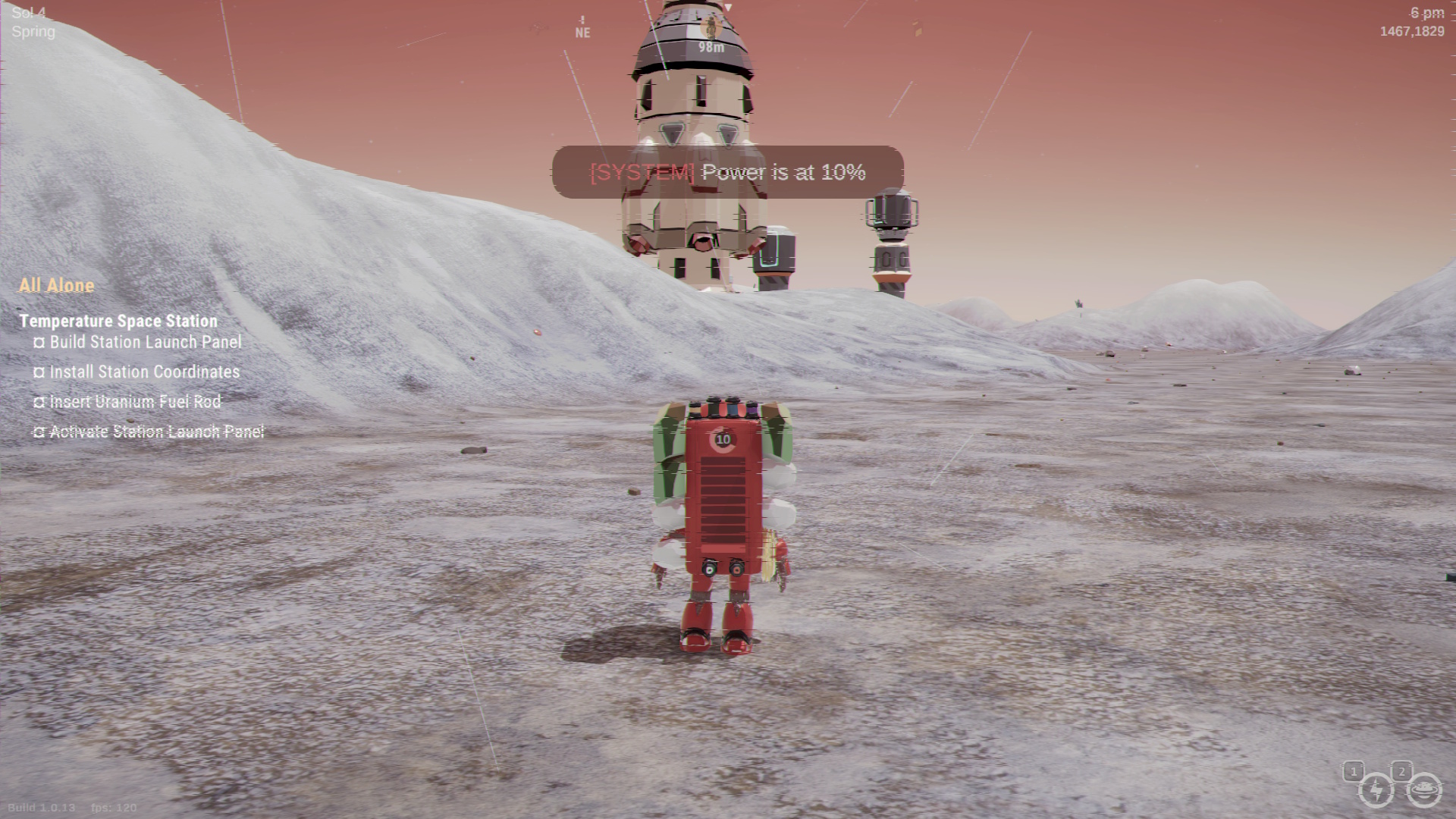Activate the lightning bolt power icon
The image size is (1456, 819).
coord(1376,791)
